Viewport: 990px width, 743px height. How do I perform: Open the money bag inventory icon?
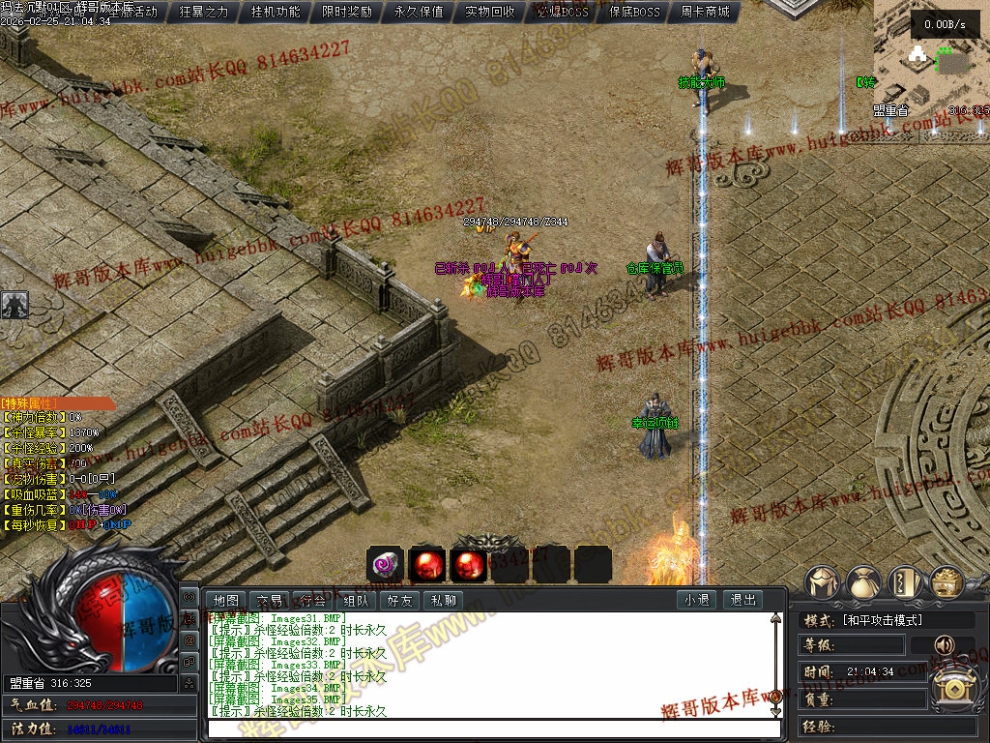point(863,581)
